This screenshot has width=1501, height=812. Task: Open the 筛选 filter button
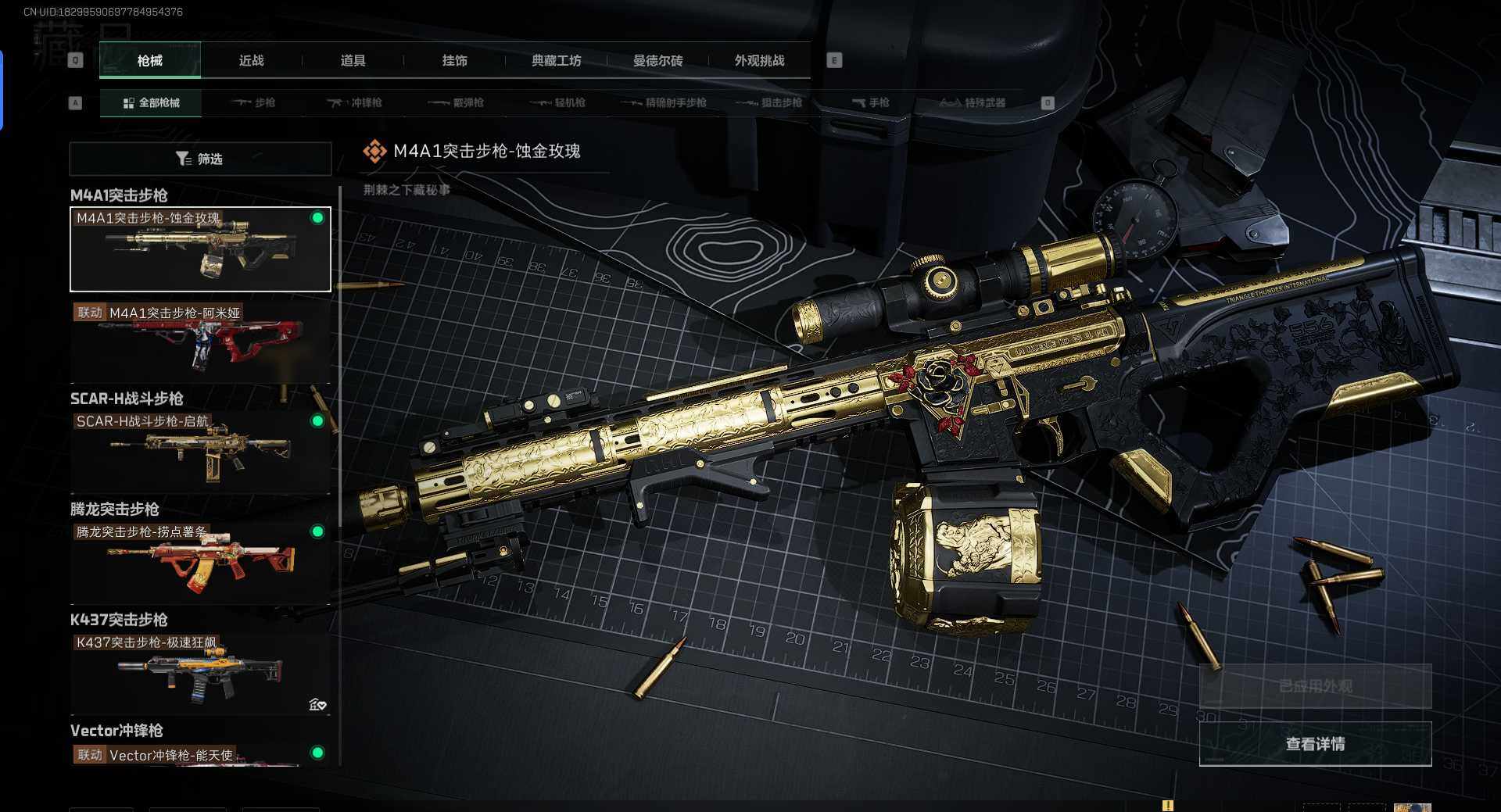(x=200, y=159)
